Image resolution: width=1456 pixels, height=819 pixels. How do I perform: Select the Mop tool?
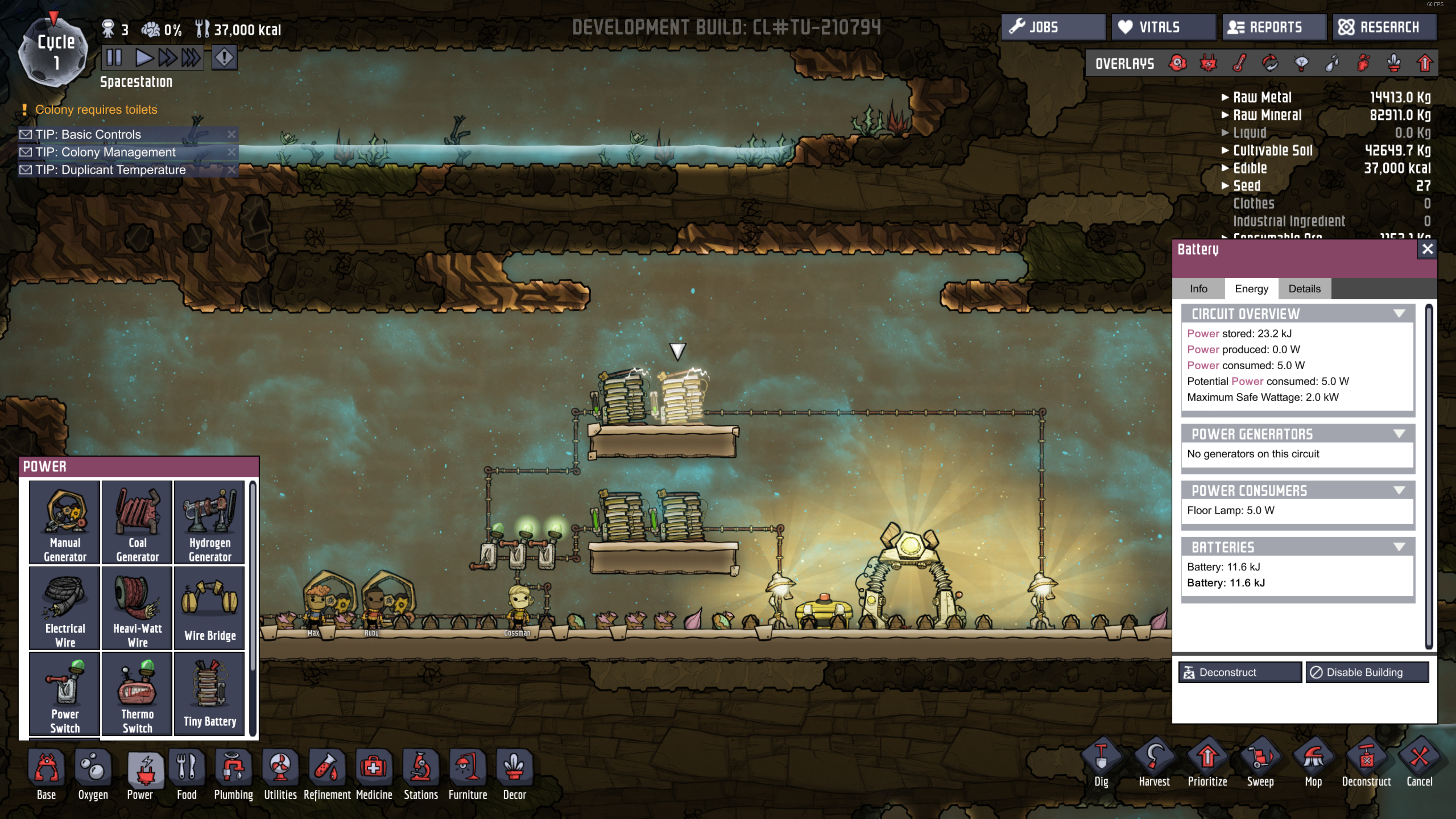[1313, 764]
